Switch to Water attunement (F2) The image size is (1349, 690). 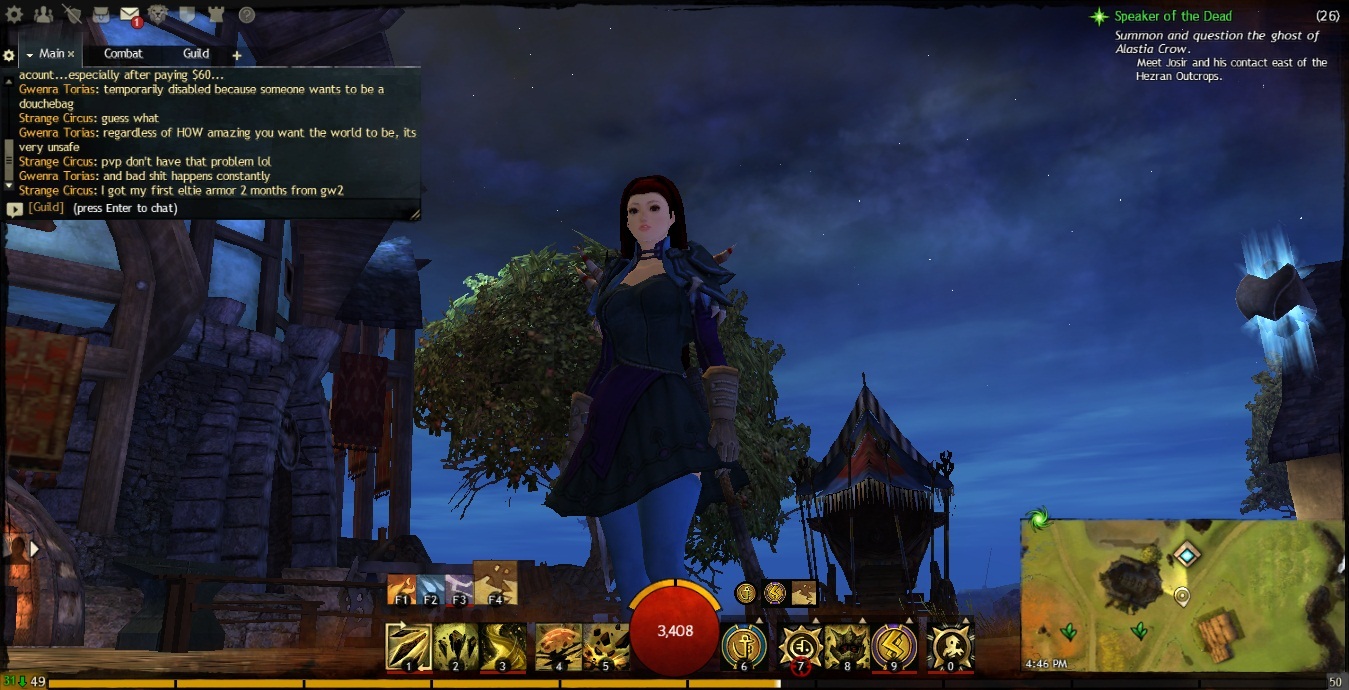430,590
